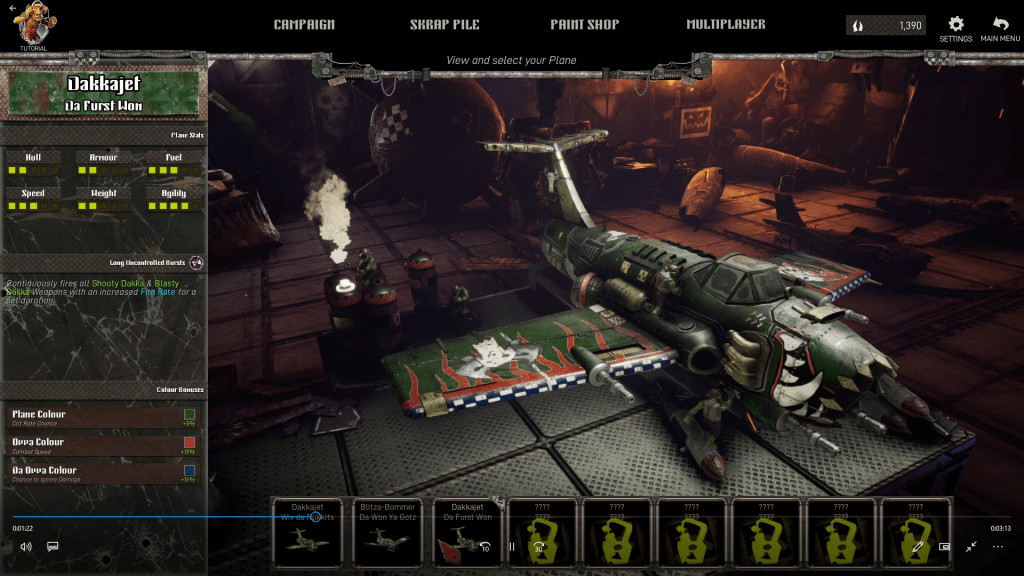The image size is (1024, 576).
Task: Open the Paint Shop
Action: coord(584,24)
